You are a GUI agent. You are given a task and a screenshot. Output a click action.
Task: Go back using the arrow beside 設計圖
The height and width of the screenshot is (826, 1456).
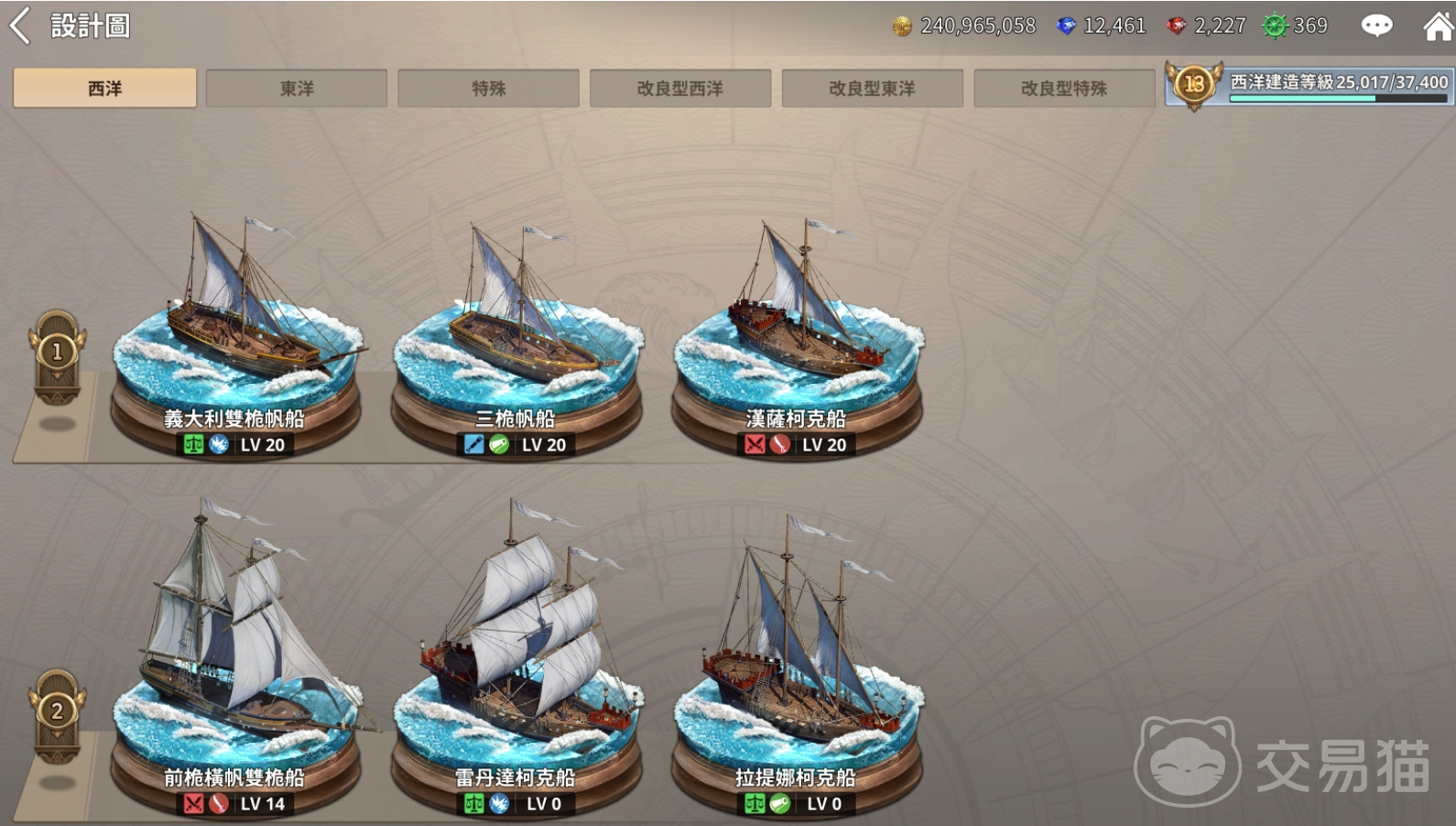click(x=20, y=26)
